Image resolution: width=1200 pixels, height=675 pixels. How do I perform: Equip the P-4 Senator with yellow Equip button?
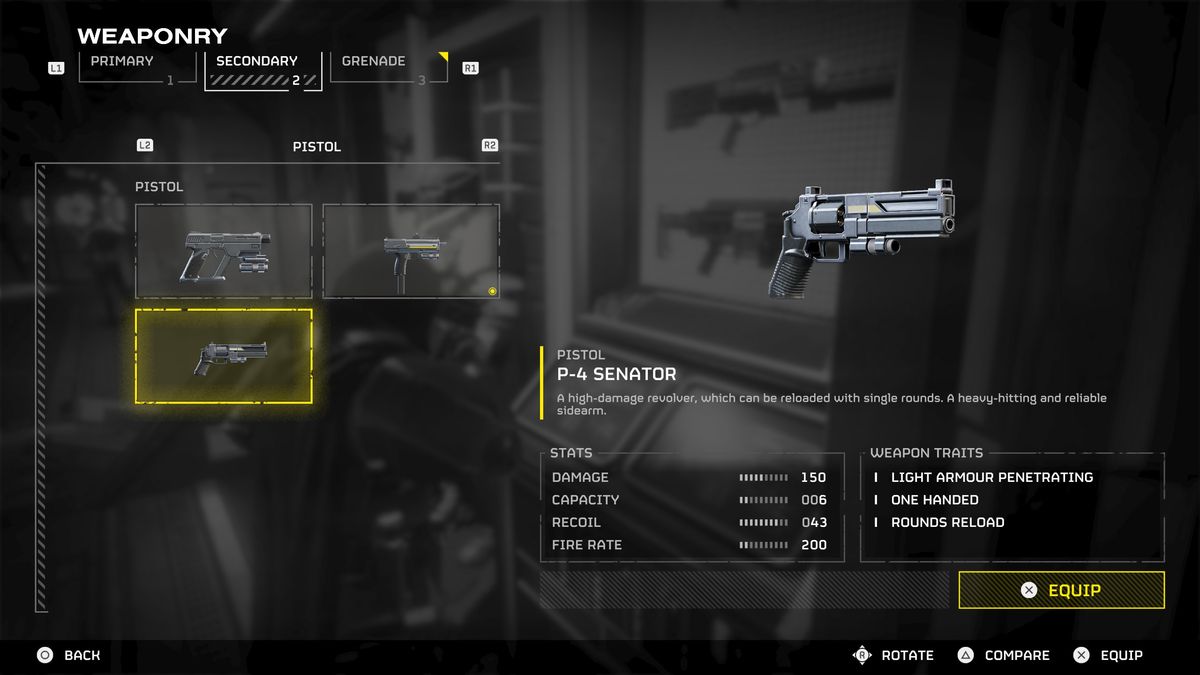1061,590
